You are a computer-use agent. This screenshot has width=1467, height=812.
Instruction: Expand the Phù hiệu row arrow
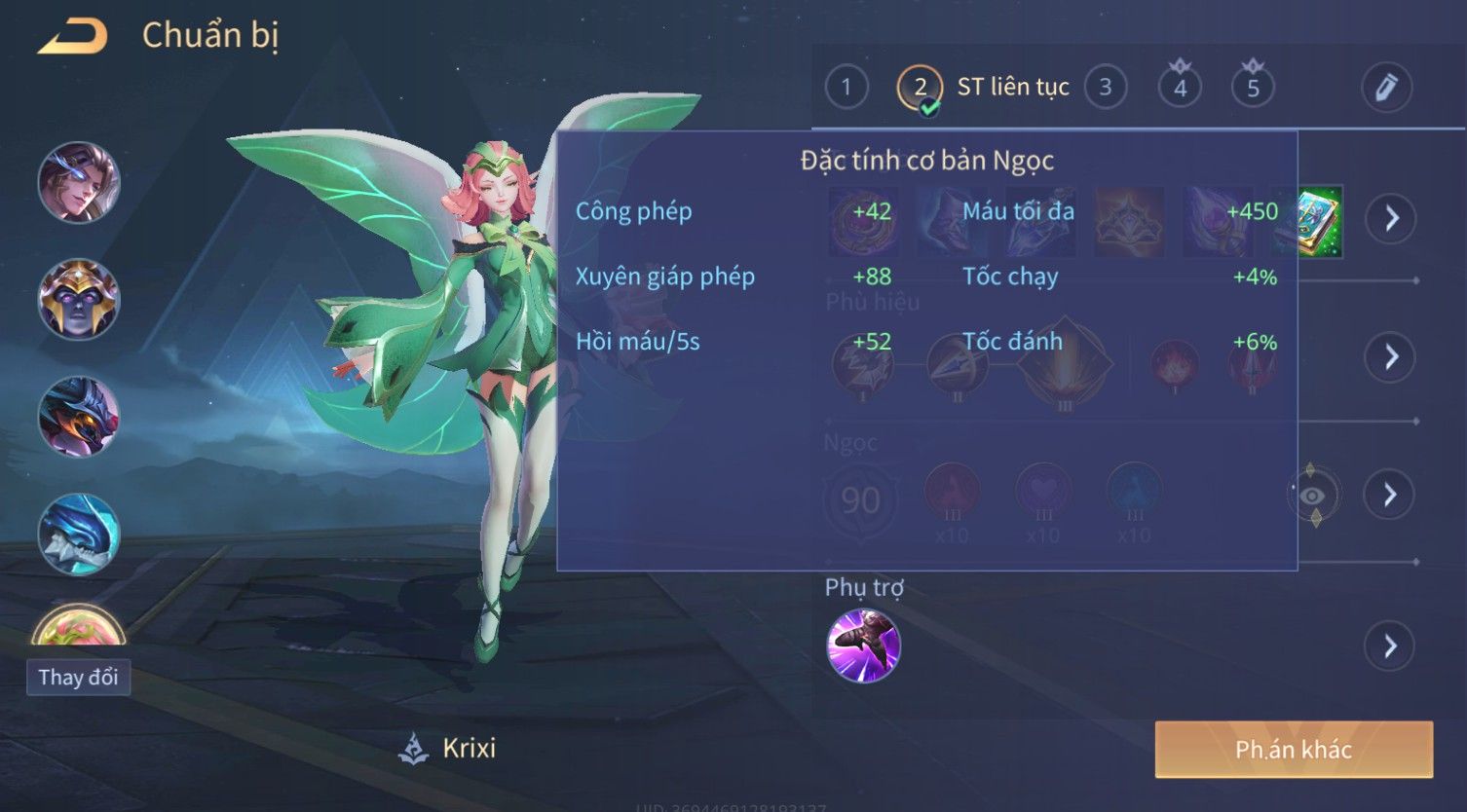click(1390, 356)
